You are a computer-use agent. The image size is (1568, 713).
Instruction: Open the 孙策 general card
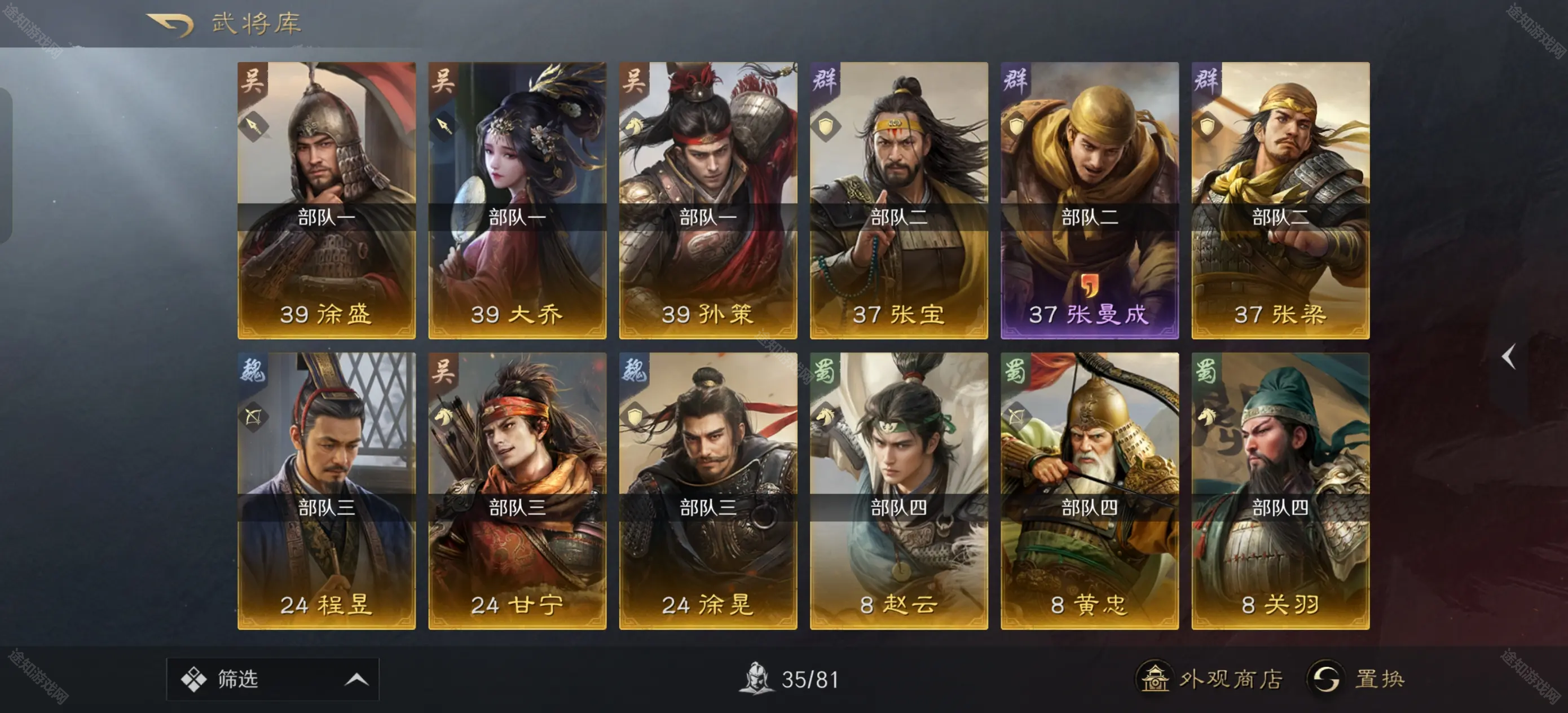[x=708, y=200]
